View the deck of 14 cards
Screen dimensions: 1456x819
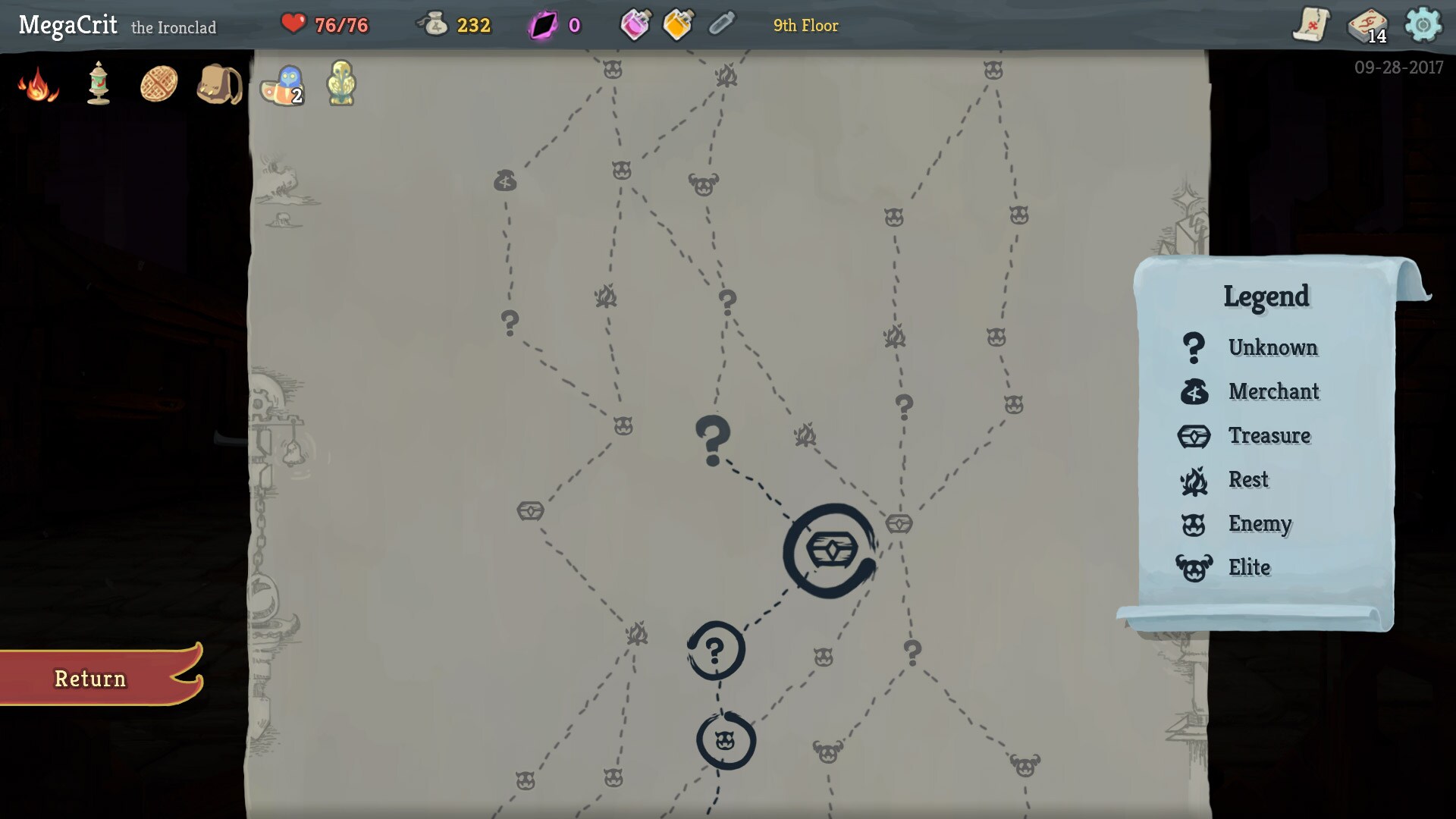[x=1367, y=26]
